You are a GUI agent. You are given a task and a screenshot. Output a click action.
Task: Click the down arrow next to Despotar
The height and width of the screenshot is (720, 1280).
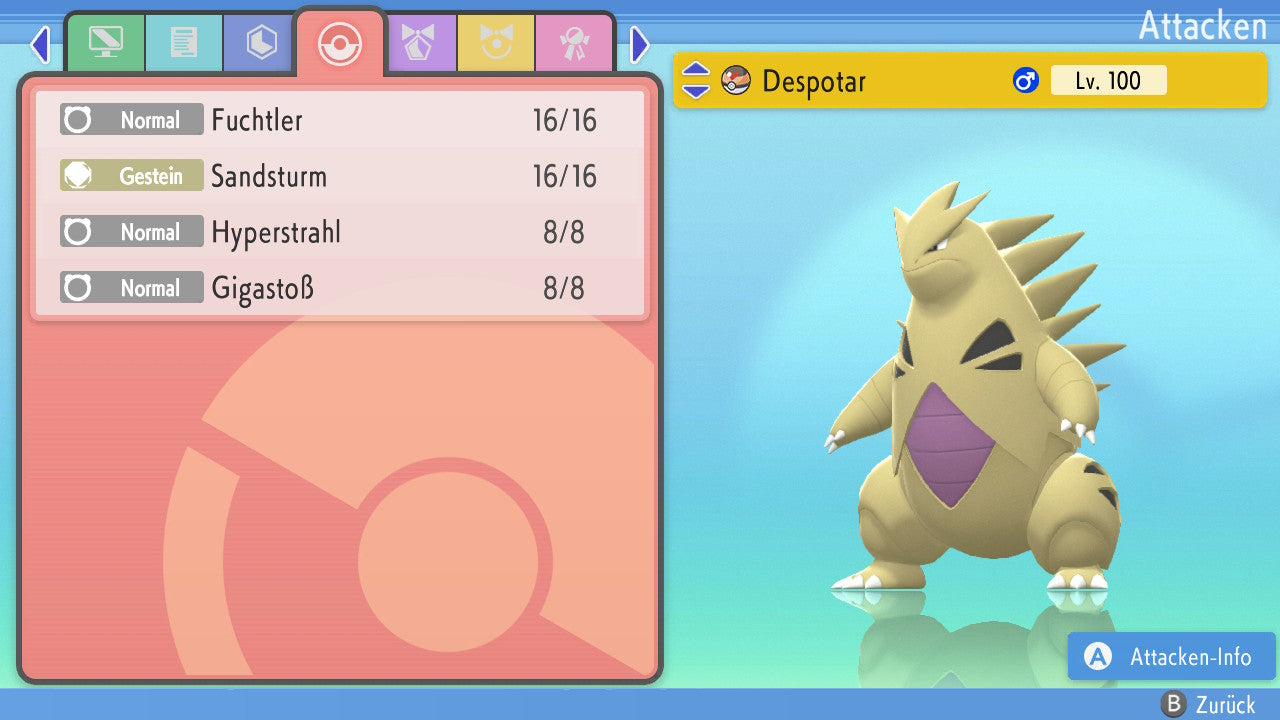(x=696, y=90)
